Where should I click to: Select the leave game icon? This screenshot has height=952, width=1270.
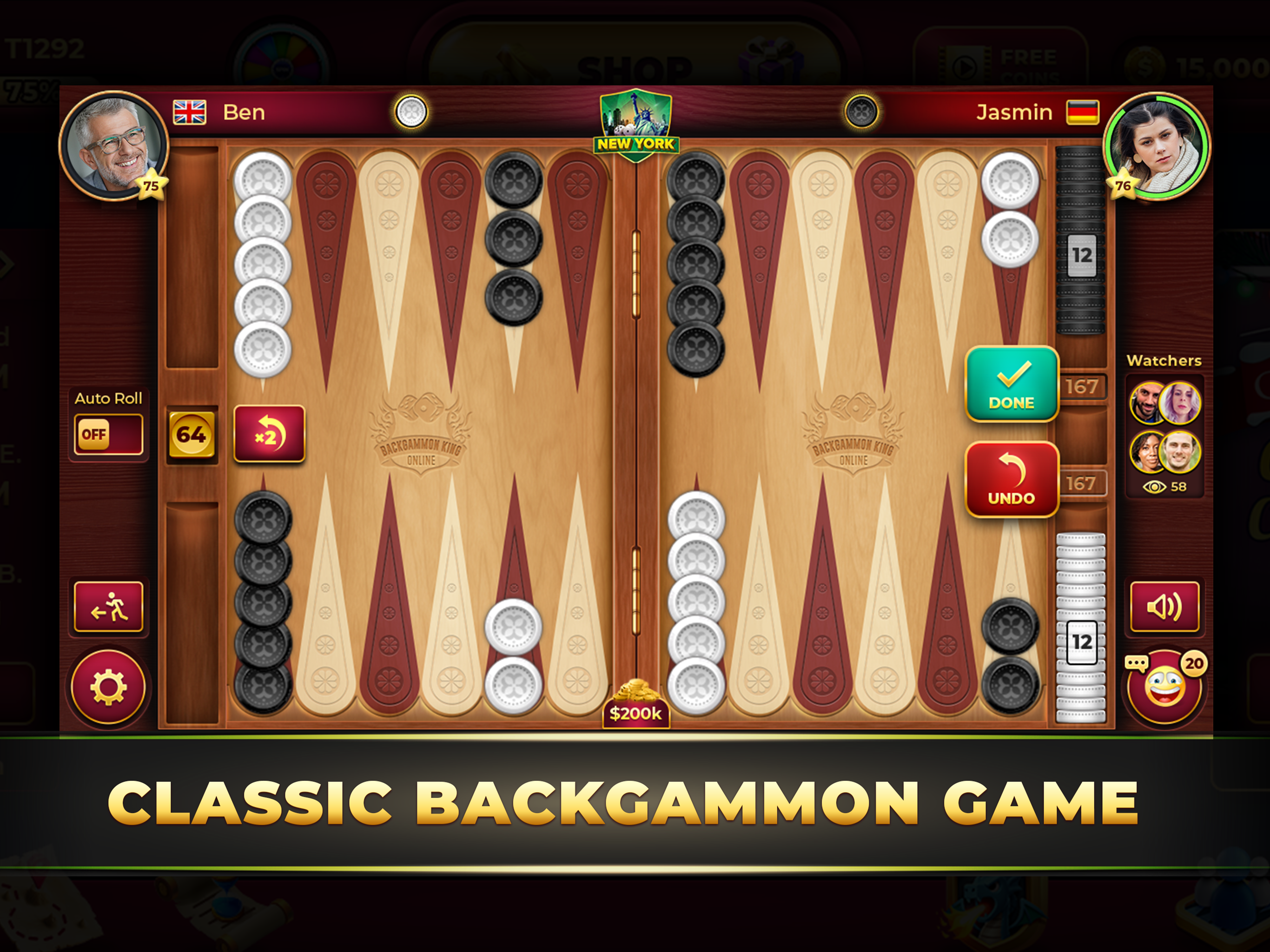click(x=109, y=608)
